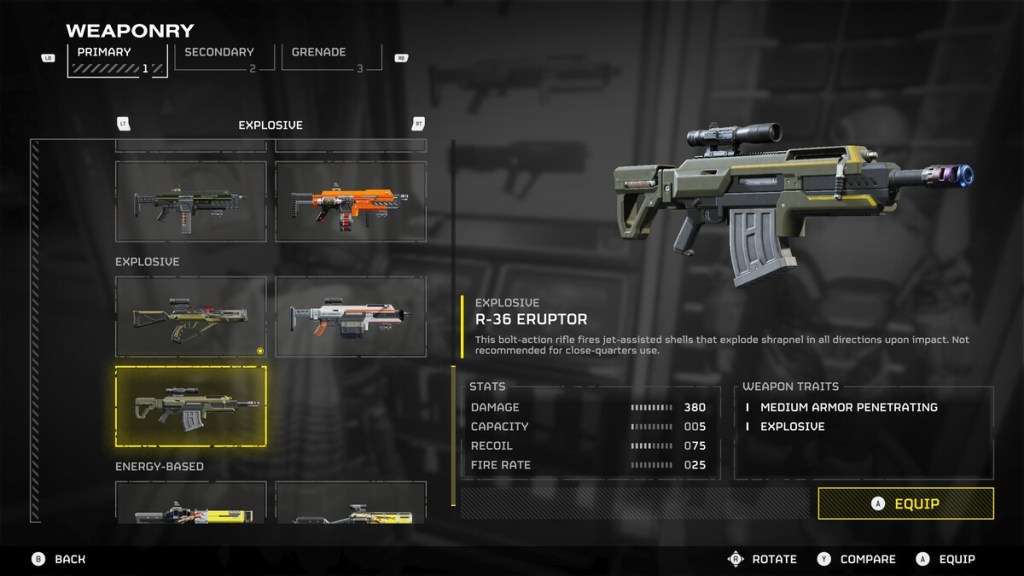Select the highlighted R-36 Eruptor tile

click(x=191, y=406)
